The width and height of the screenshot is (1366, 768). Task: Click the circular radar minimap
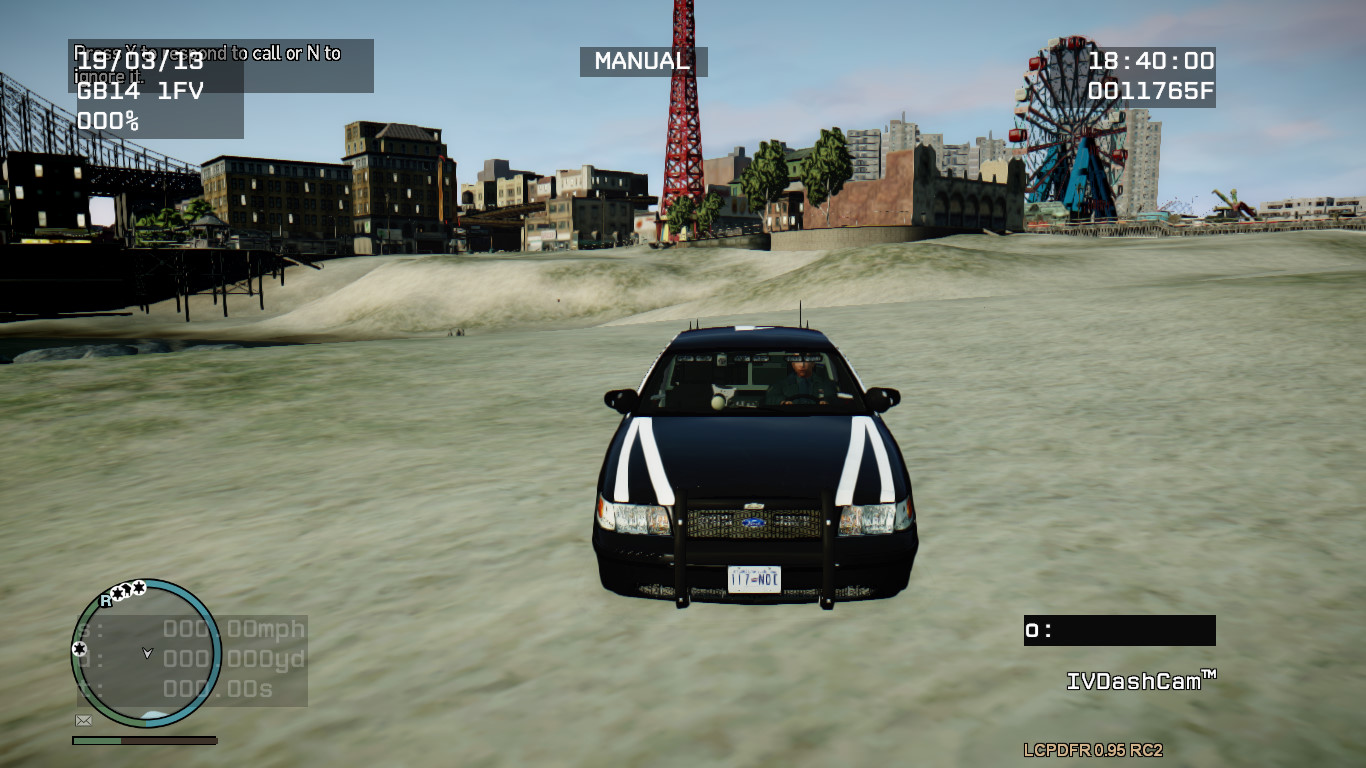pos(146,653)
